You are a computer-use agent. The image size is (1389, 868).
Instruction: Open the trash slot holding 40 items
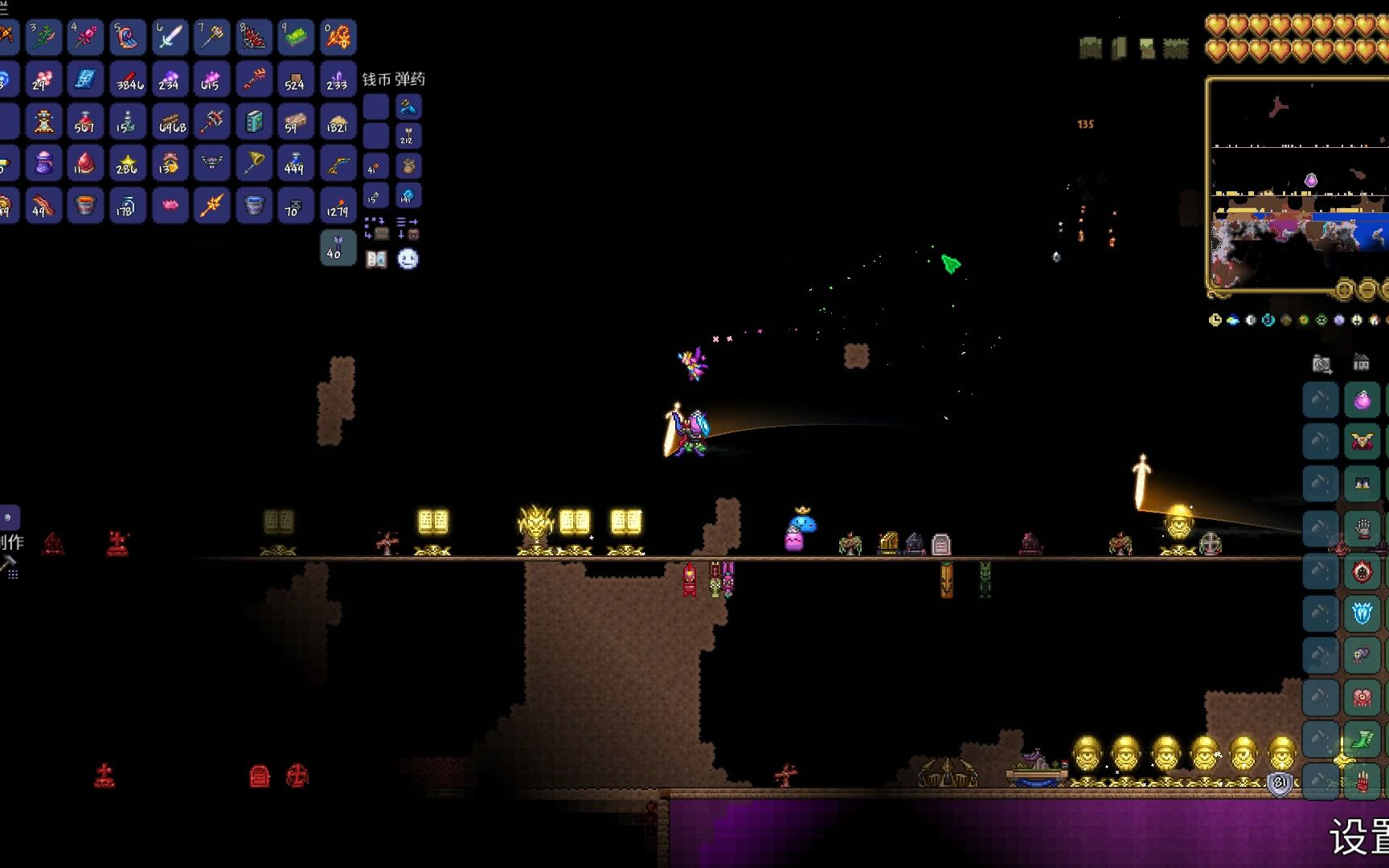point(338,248)
